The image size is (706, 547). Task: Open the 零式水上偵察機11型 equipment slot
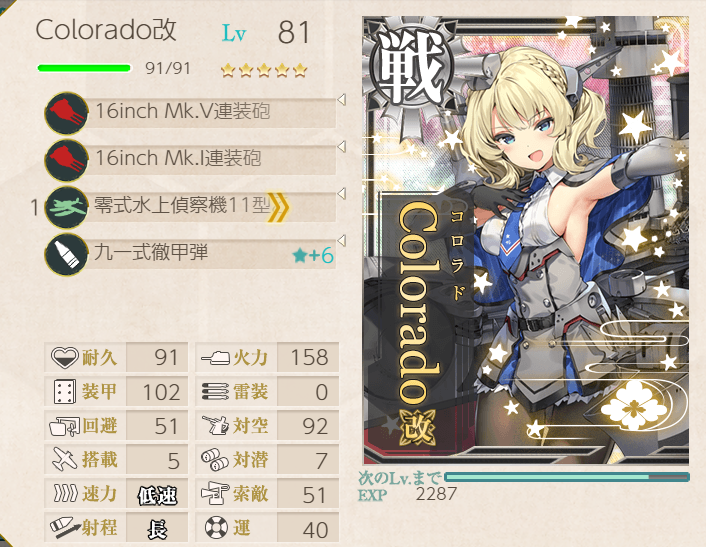(190, 207)
